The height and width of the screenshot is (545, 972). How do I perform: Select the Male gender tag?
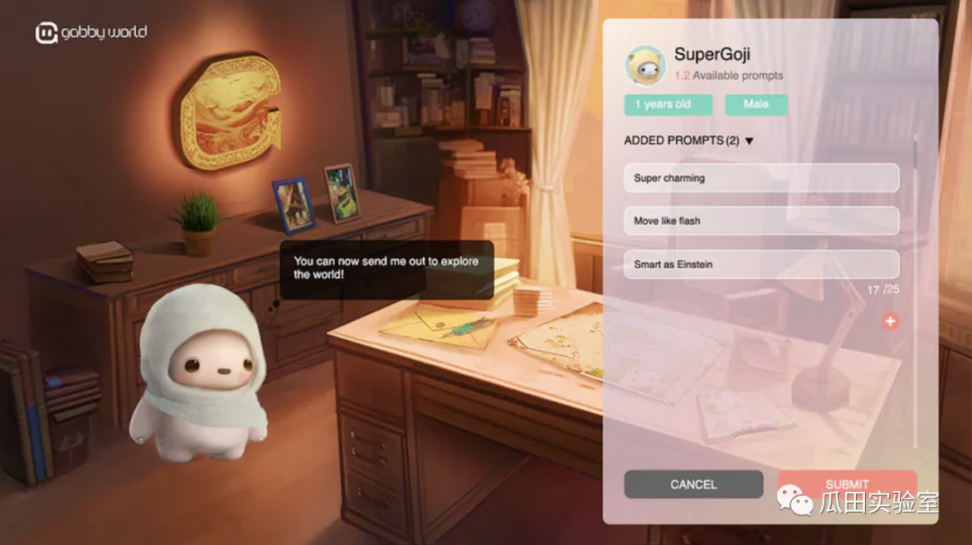point(756,105)
